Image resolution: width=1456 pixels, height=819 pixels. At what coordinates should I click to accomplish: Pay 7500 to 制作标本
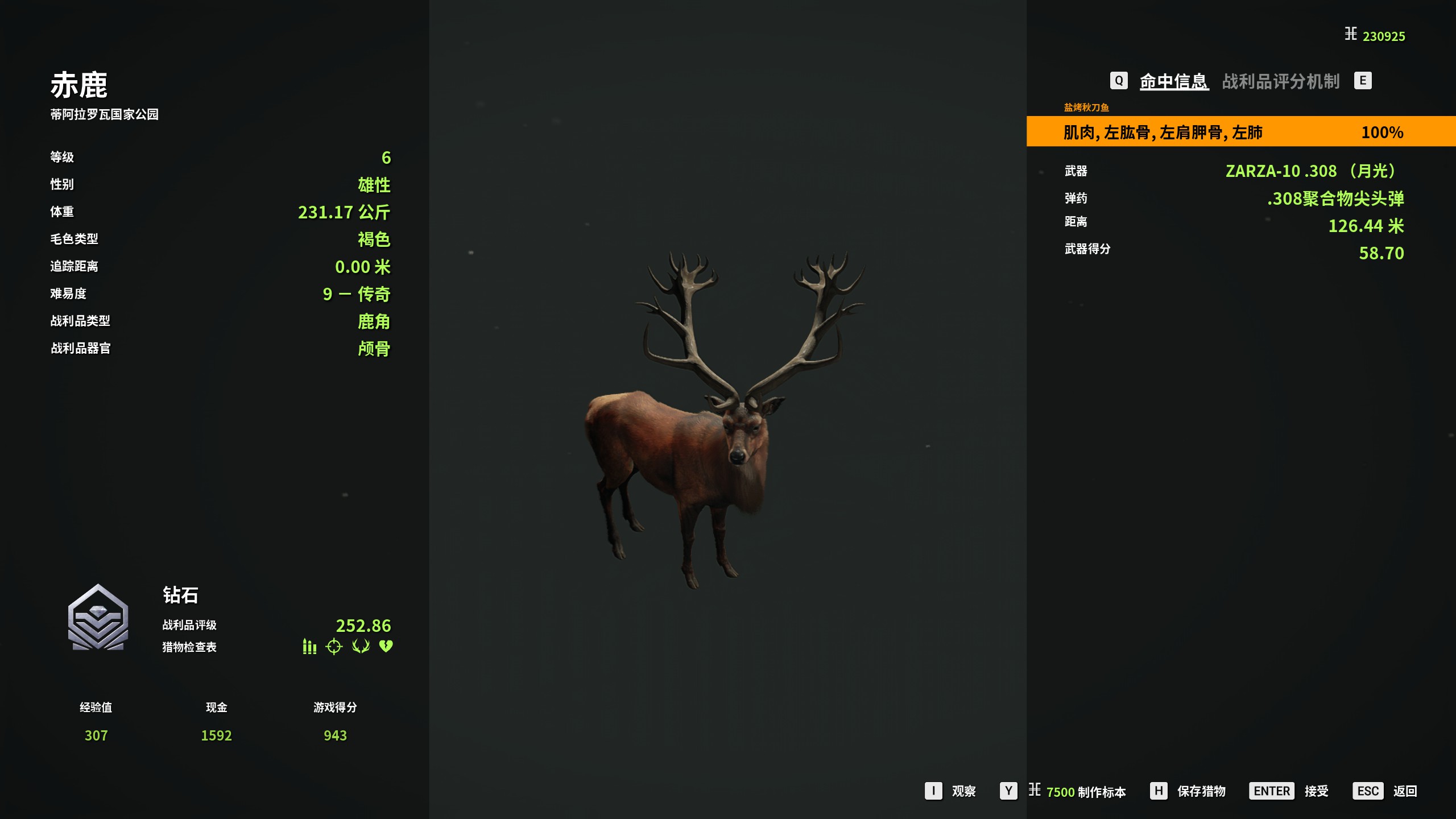(x=1085, y=792)
